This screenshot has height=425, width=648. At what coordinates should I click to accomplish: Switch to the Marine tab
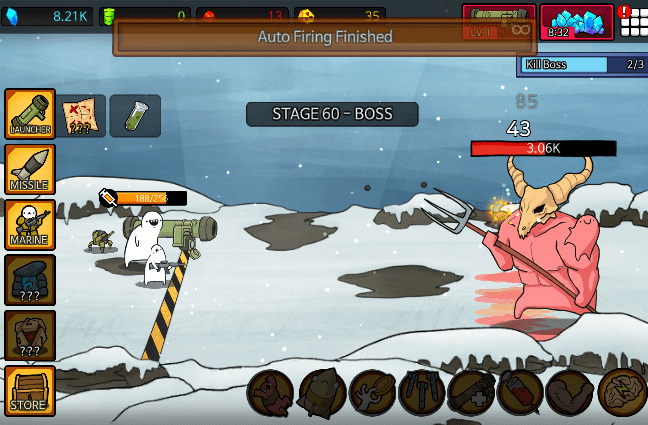[x=29, y=223]
